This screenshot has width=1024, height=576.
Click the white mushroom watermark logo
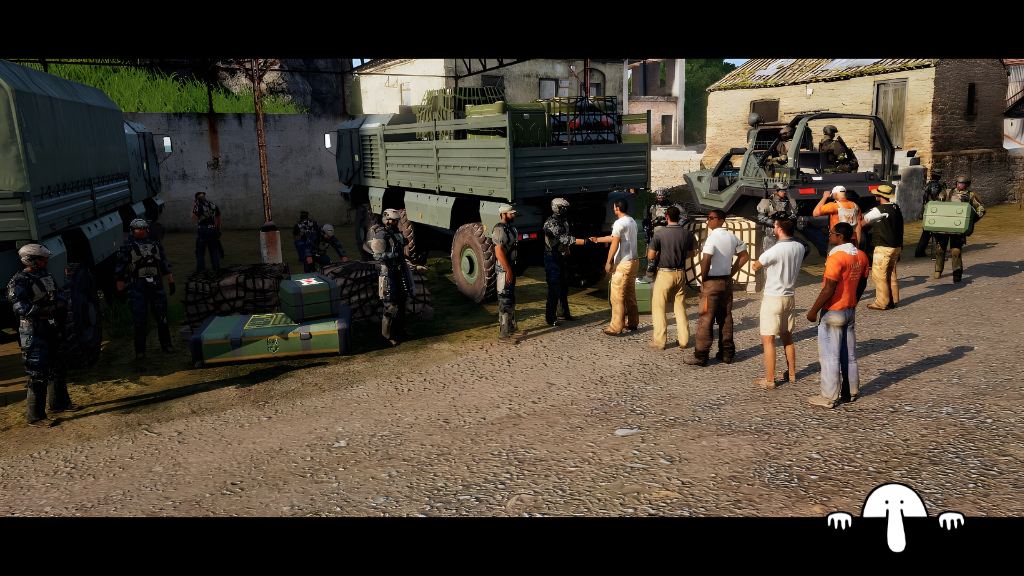(x=894, y=512)
